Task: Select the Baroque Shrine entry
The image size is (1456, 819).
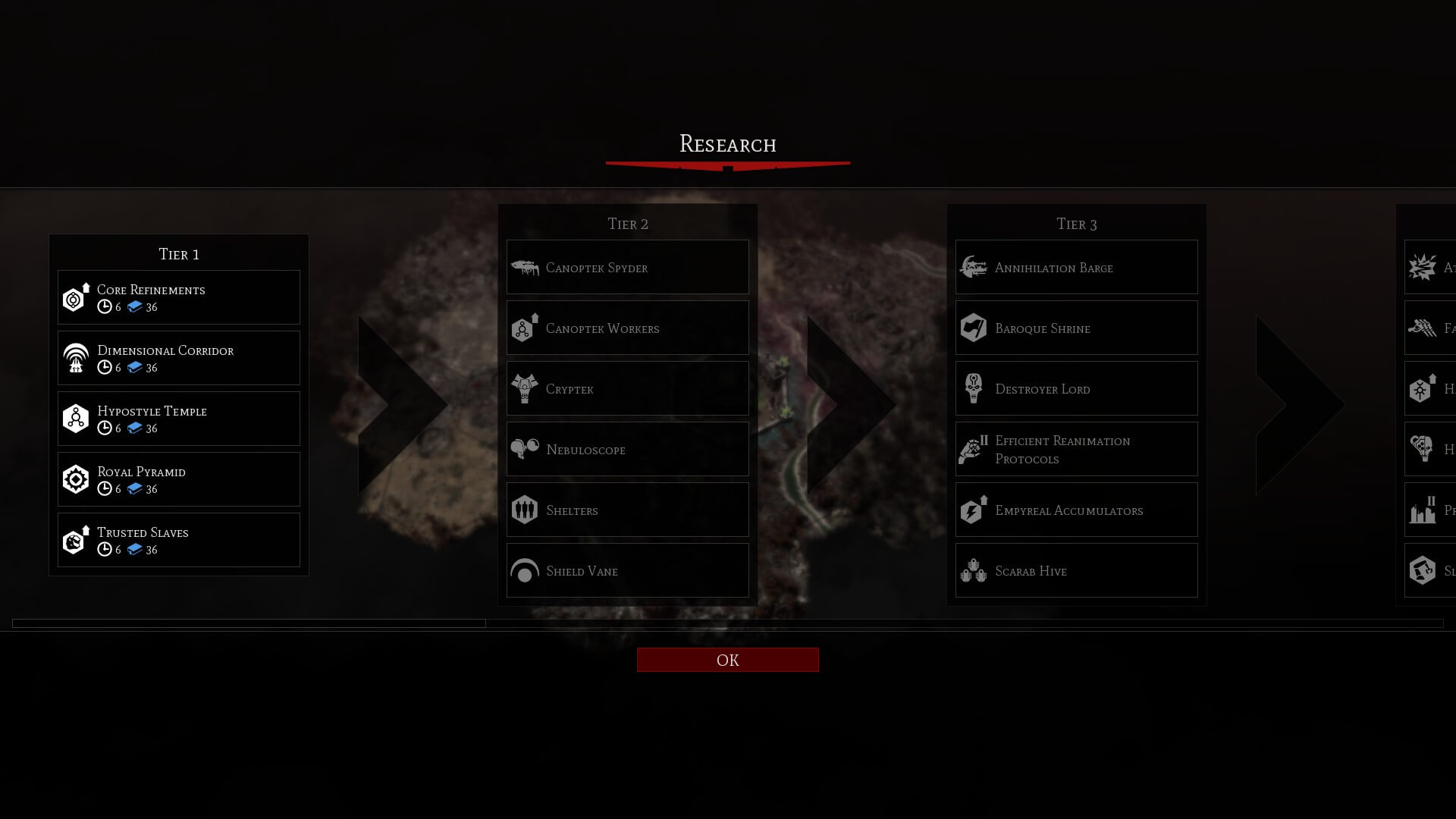Action: pyautogui.click(x=1076, y=328)
